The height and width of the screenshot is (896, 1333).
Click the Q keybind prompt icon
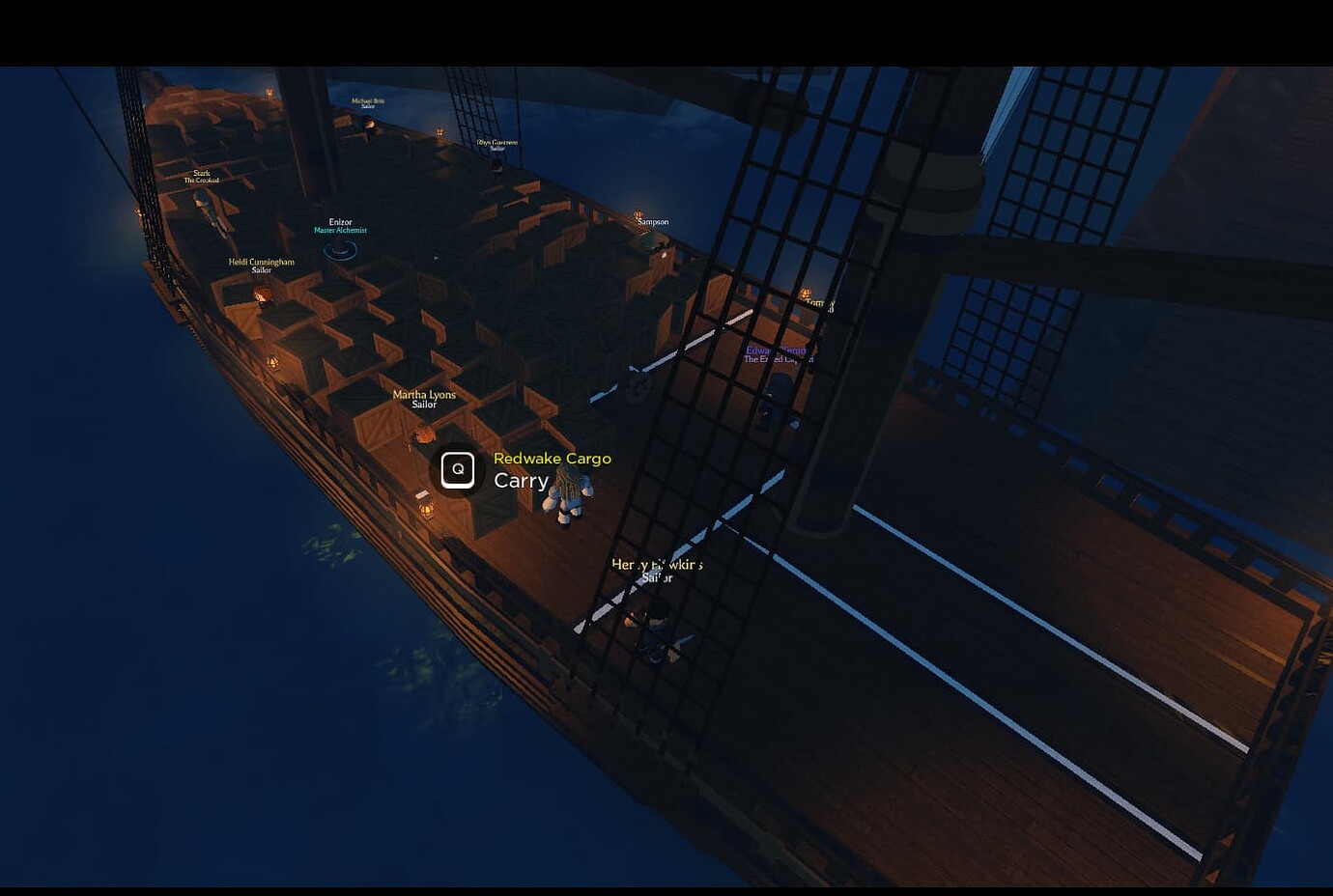[x=458, y=470]
